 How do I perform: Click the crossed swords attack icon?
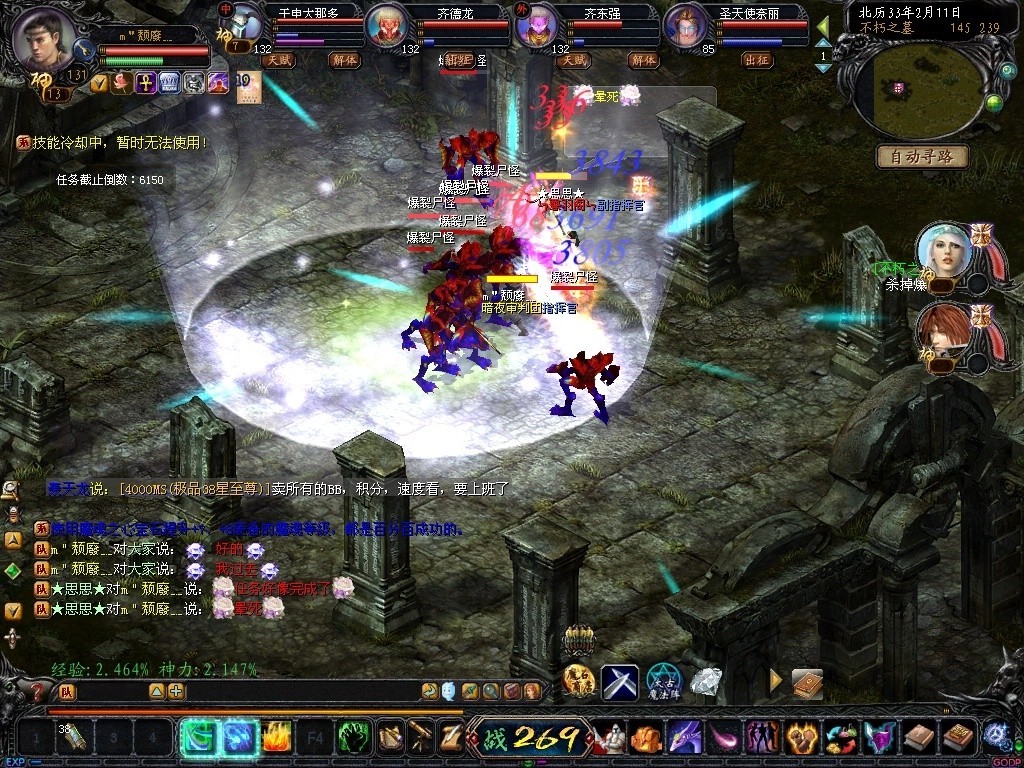(620, 682)
